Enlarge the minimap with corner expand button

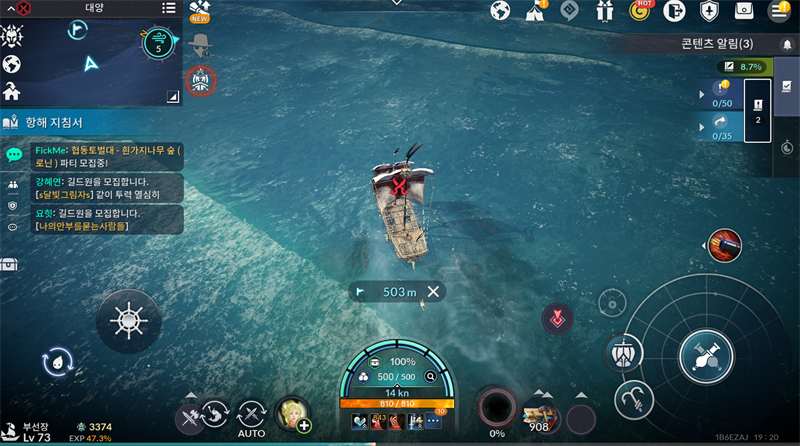point(172,96)
